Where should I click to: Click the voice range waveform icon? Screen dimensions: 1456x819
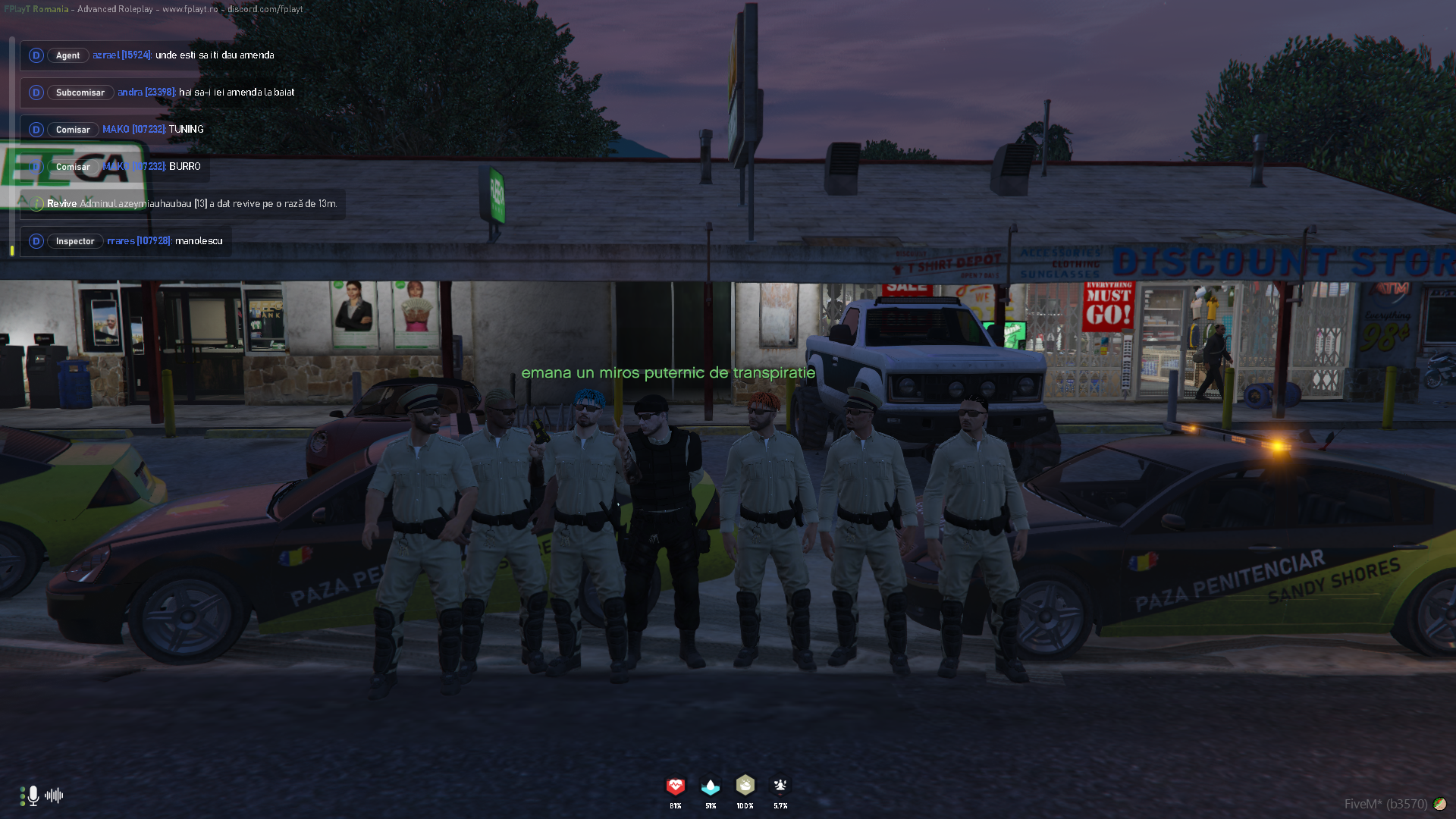[54, 795]
